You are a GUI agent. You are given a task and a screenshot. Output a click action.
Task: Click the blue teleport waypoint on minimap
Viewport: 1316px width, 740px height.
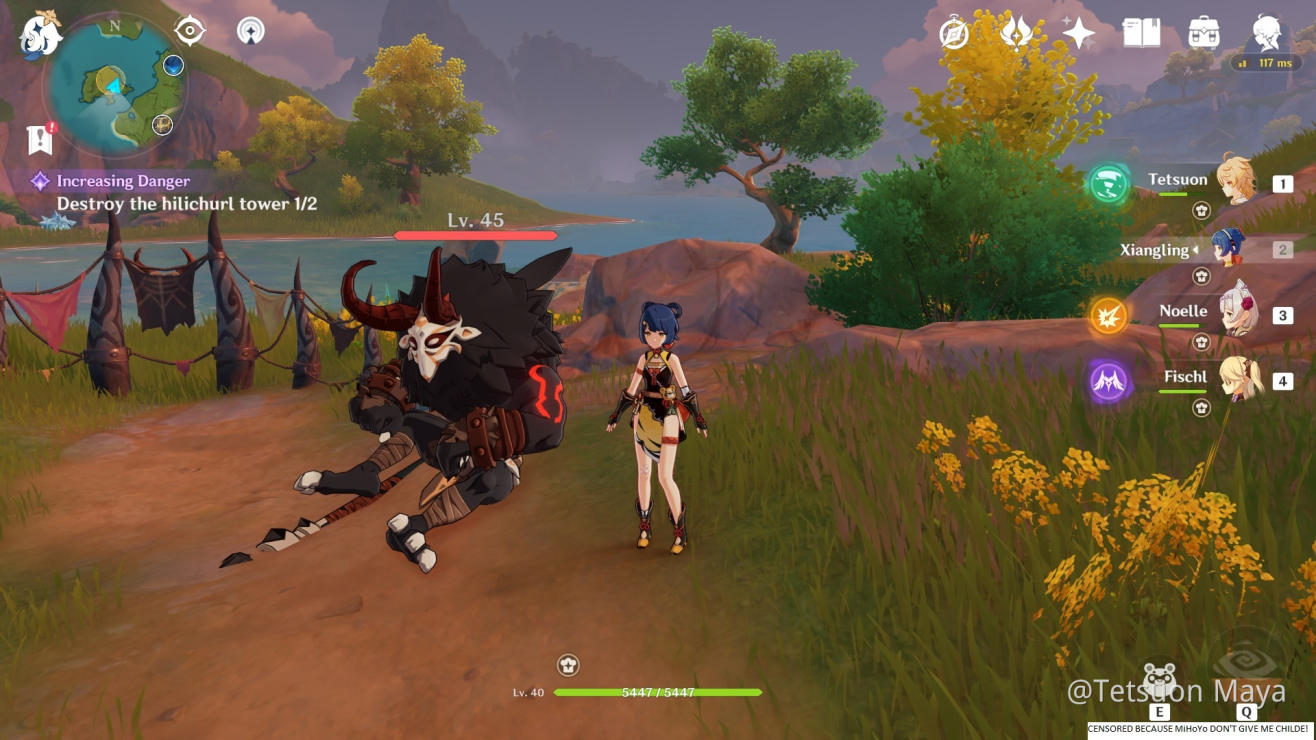173,66
